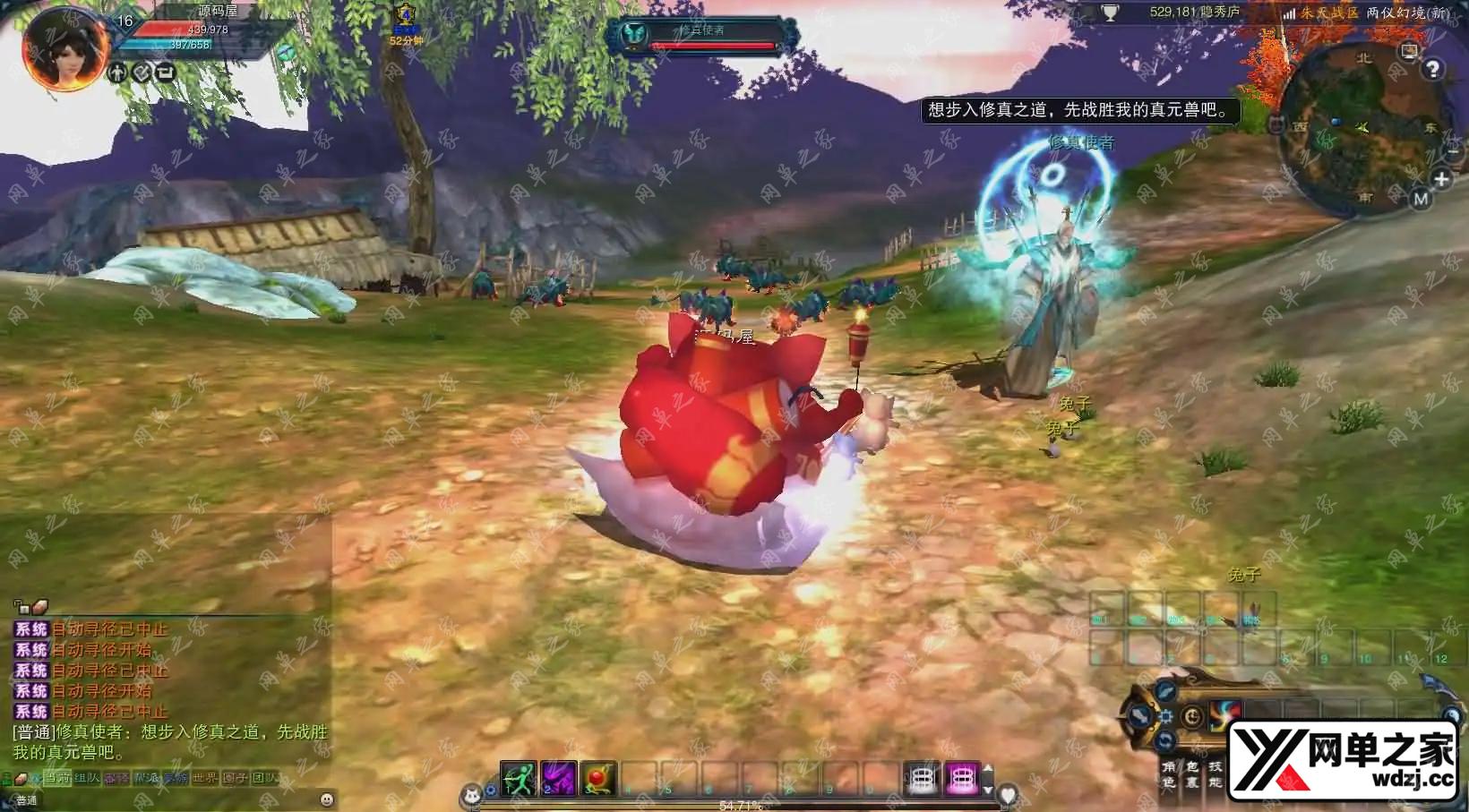Image resolution: width=1469 pixels, height=812 pixels.
Task: Click the monitor icon above the minimap
Action: point(1409,51)
